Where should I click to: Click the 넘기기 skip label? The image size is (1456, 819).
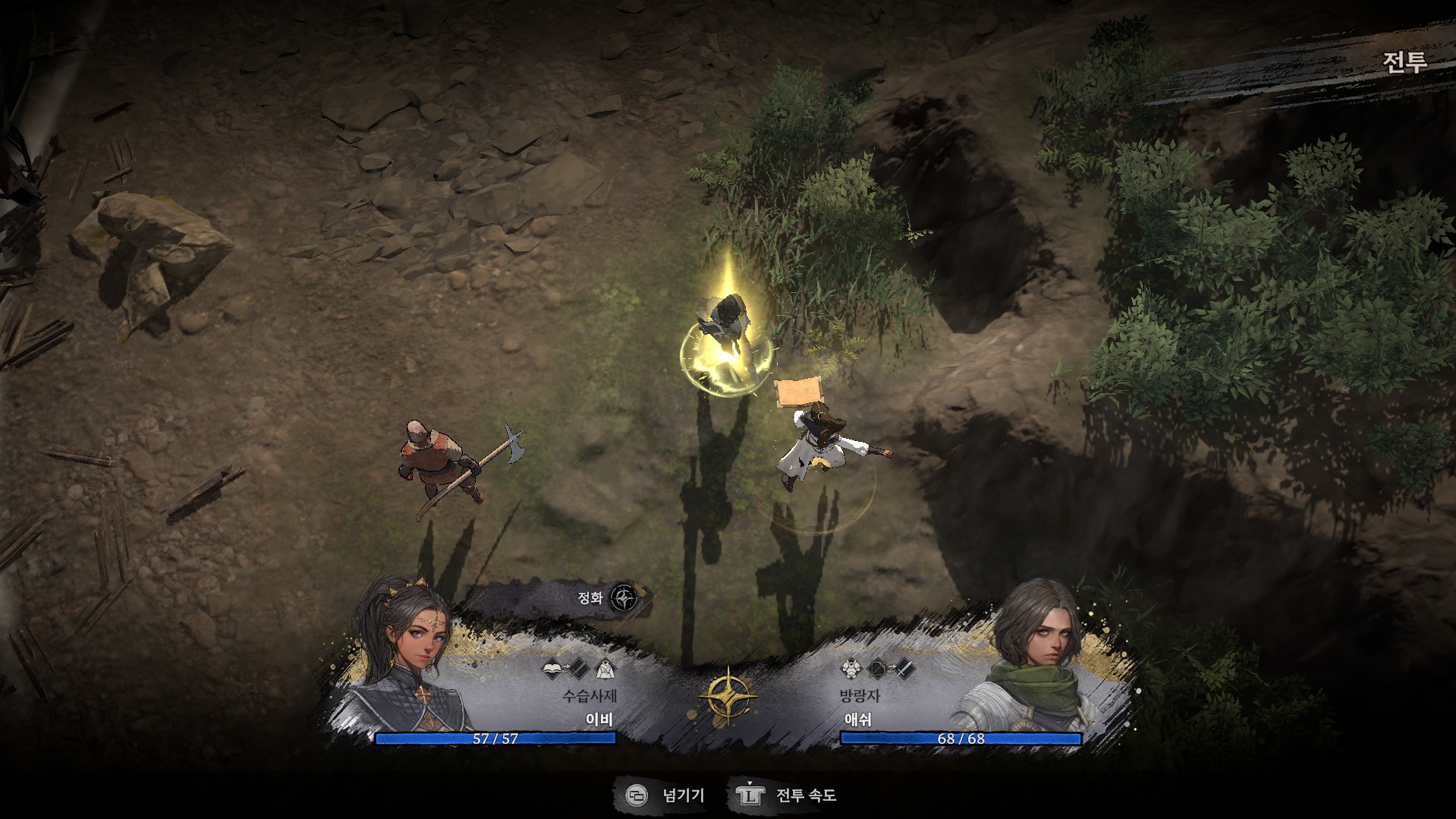683,795
